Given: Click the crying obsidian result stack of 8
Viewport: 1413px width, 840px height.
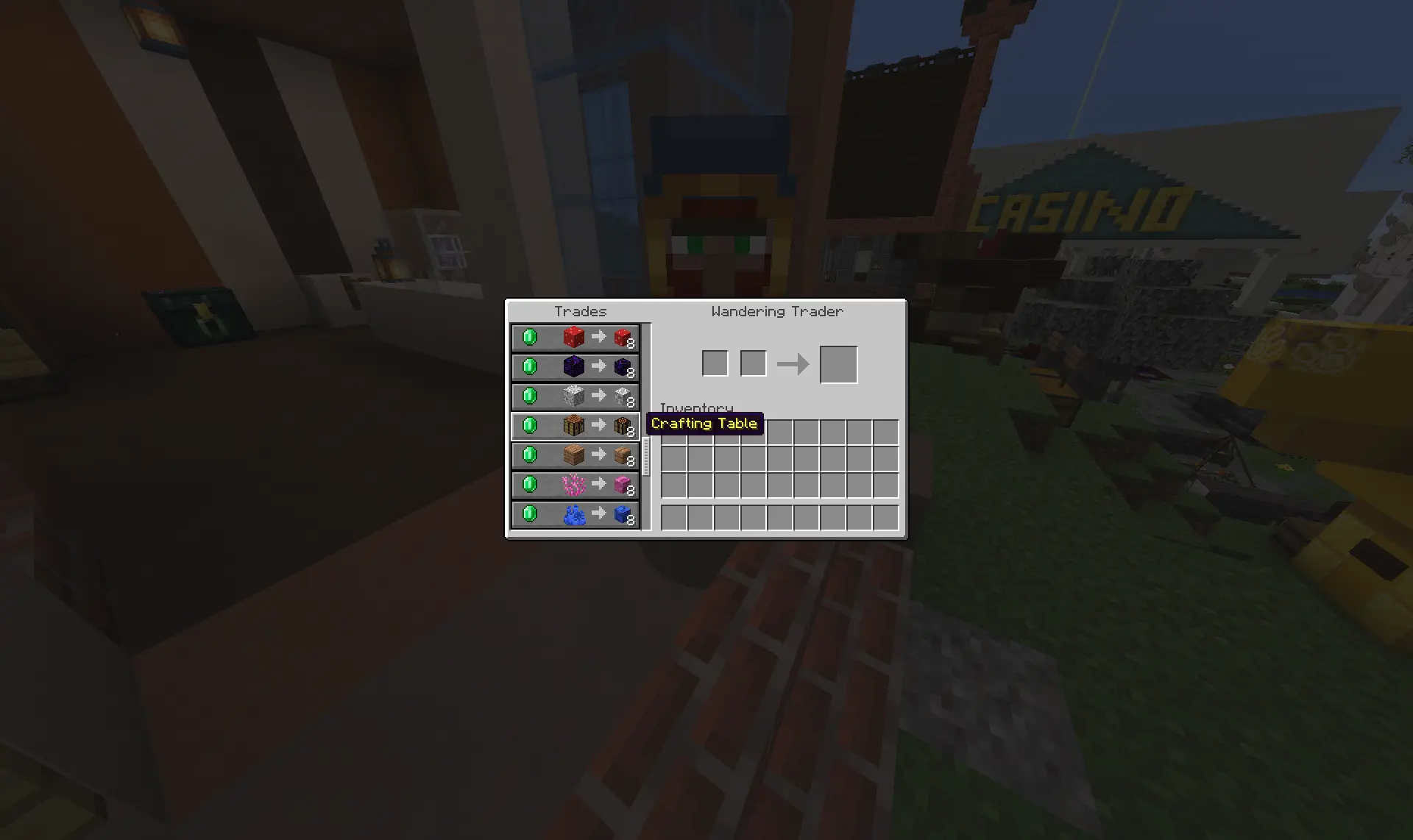Looking at the screenshot, I should (x=622, y=366).
